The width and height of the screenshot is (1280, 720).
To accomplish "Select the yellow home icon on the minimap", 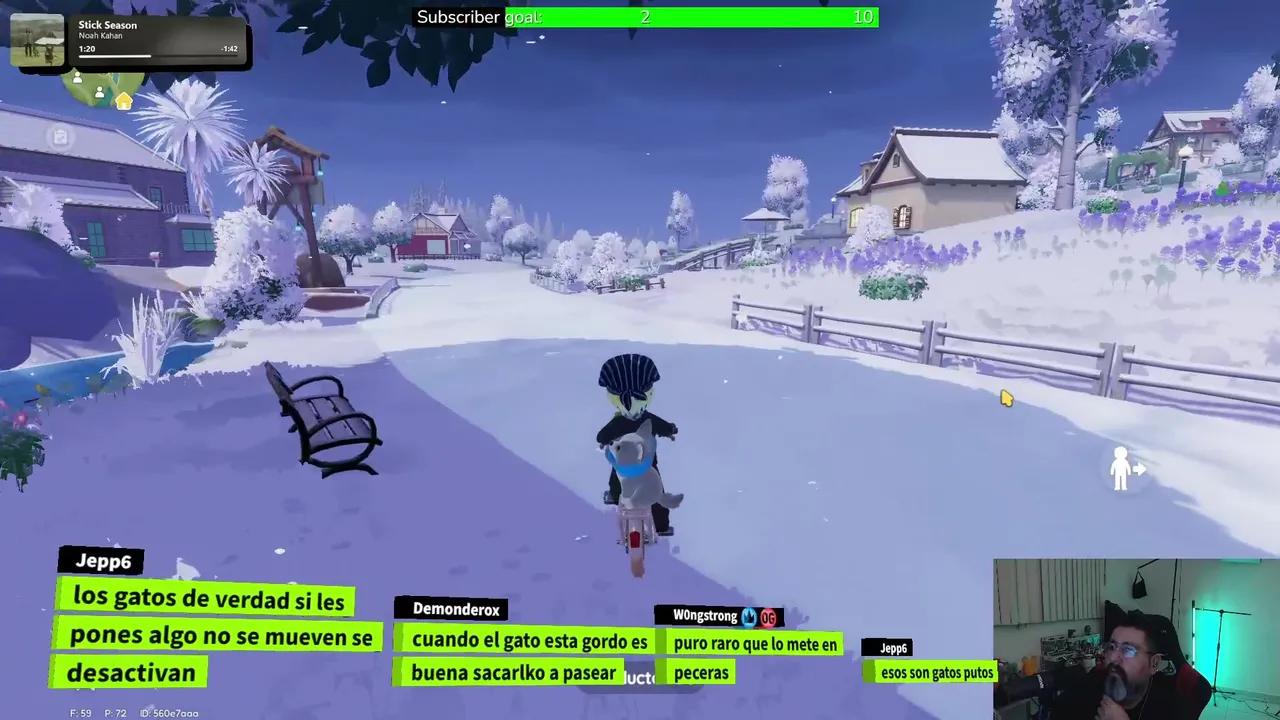I will [x=123, y=102].
